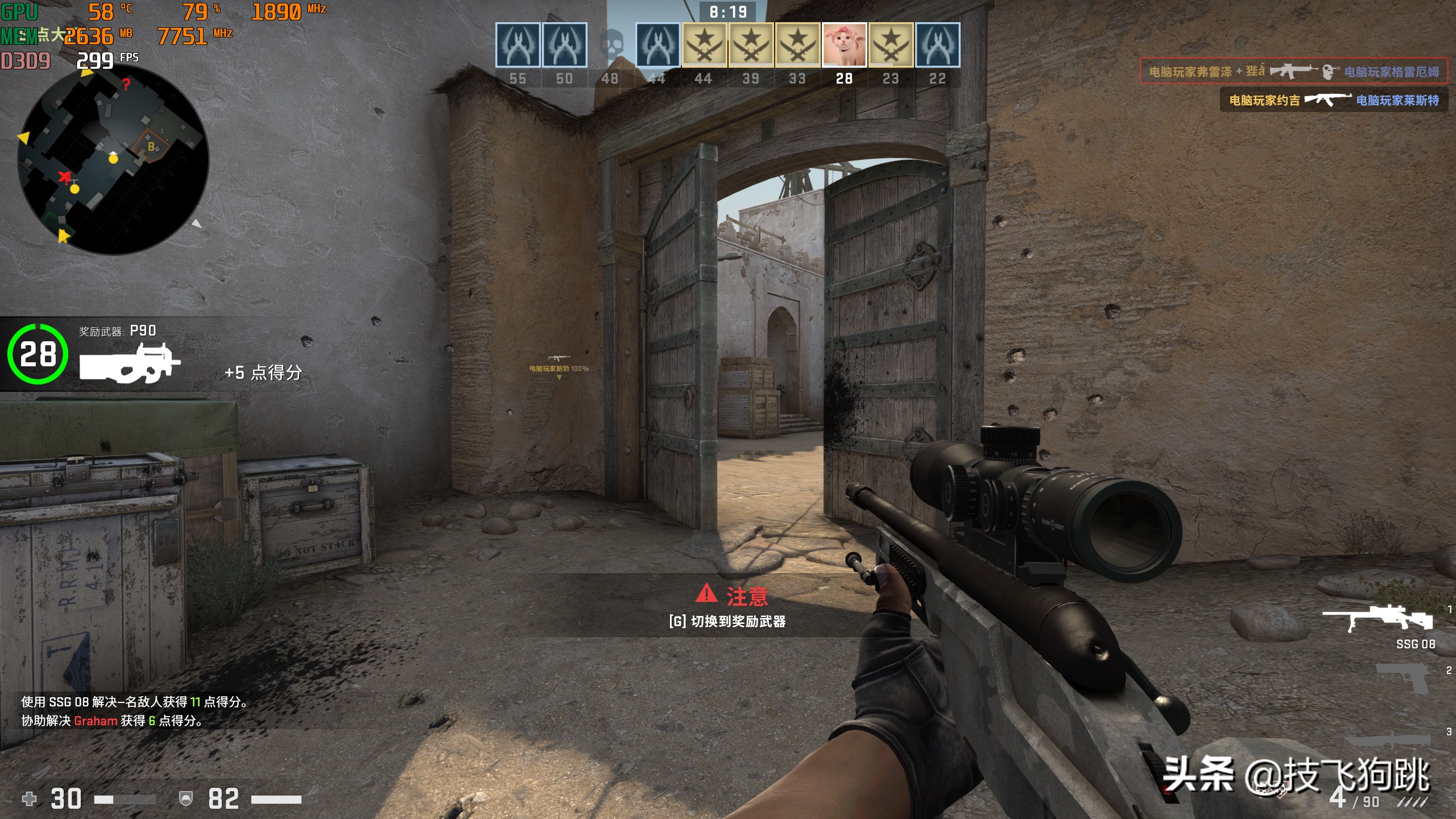This screenshot has width=1456, height=819.
Task: Select the cat avatar in the top player bar
Action: tap(844, 45)
